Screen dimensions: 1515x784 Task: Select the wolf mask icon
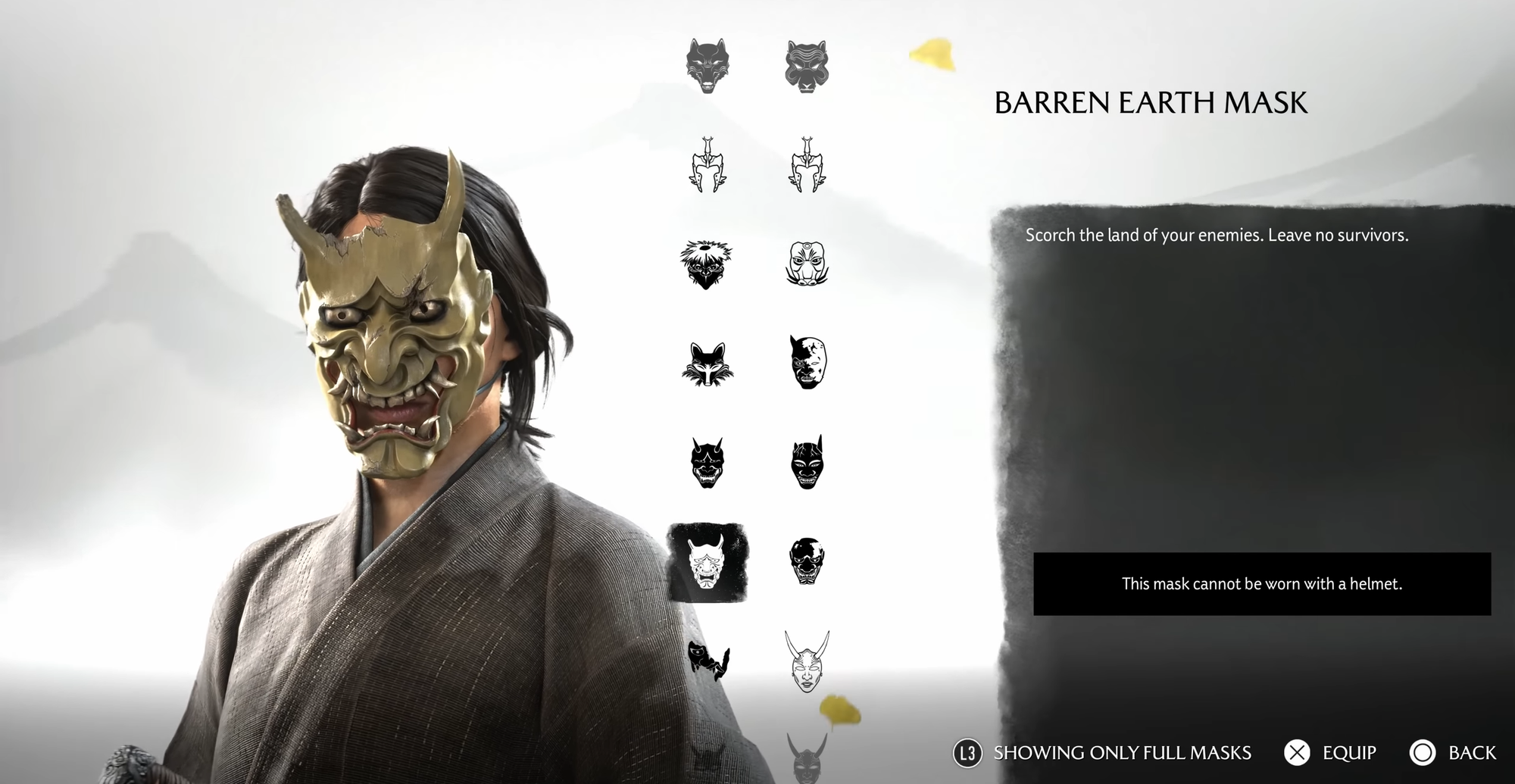(707, 67)
